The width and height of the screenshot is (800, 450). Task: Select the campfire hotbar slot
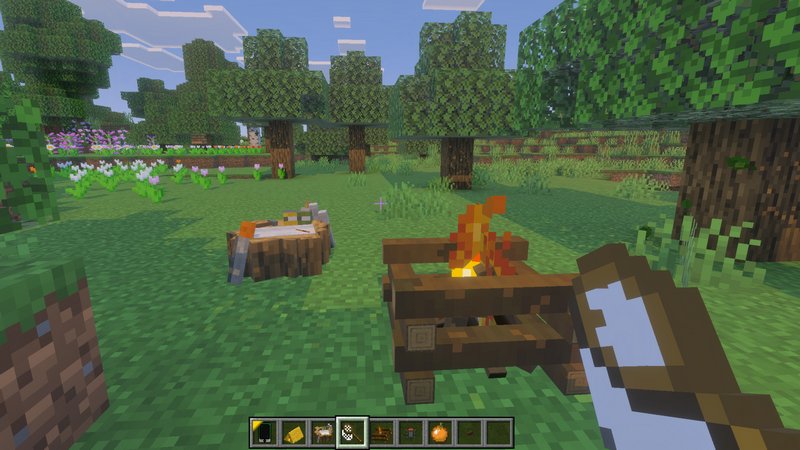point(381,432)
